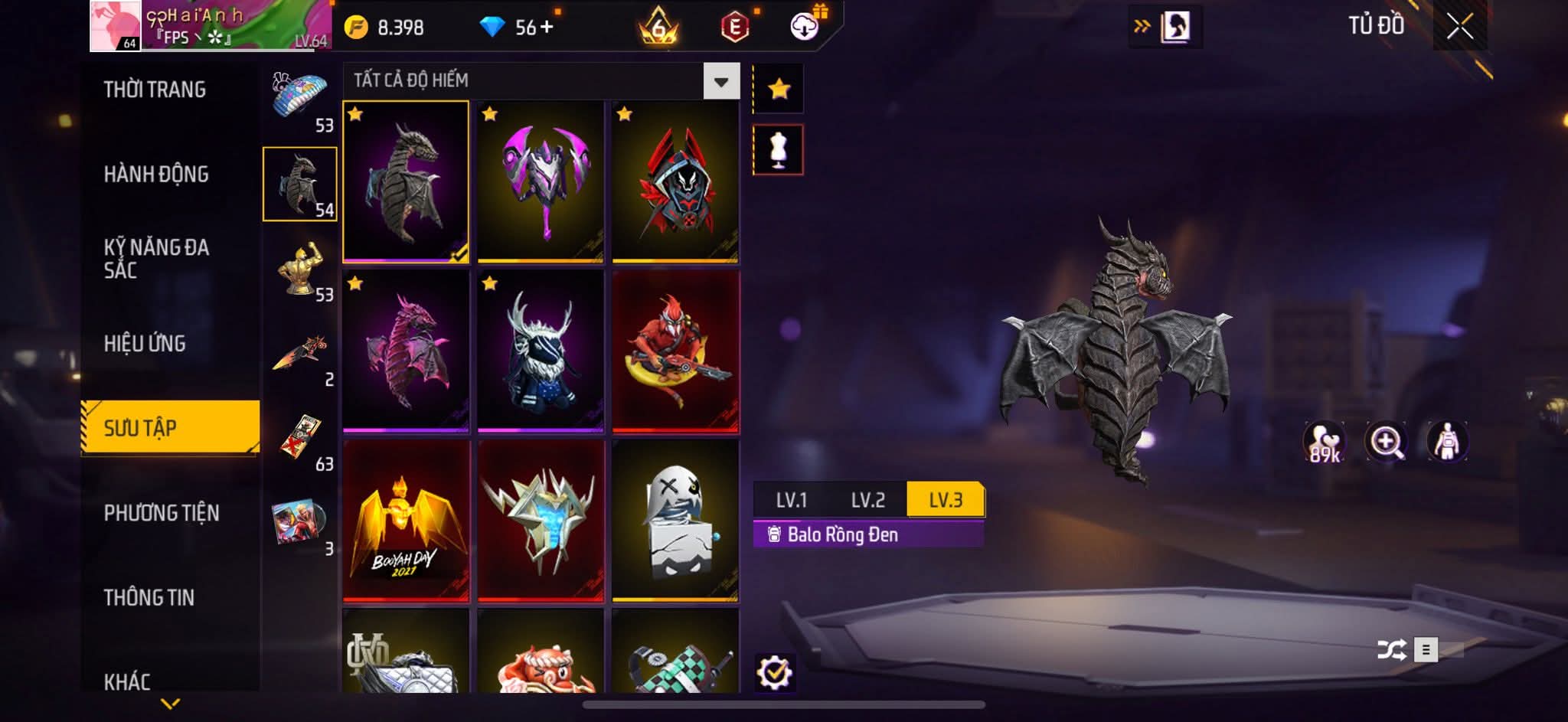Select the white ghost backpack
This screenshot has width=1568, height=722.
point(675,521)
